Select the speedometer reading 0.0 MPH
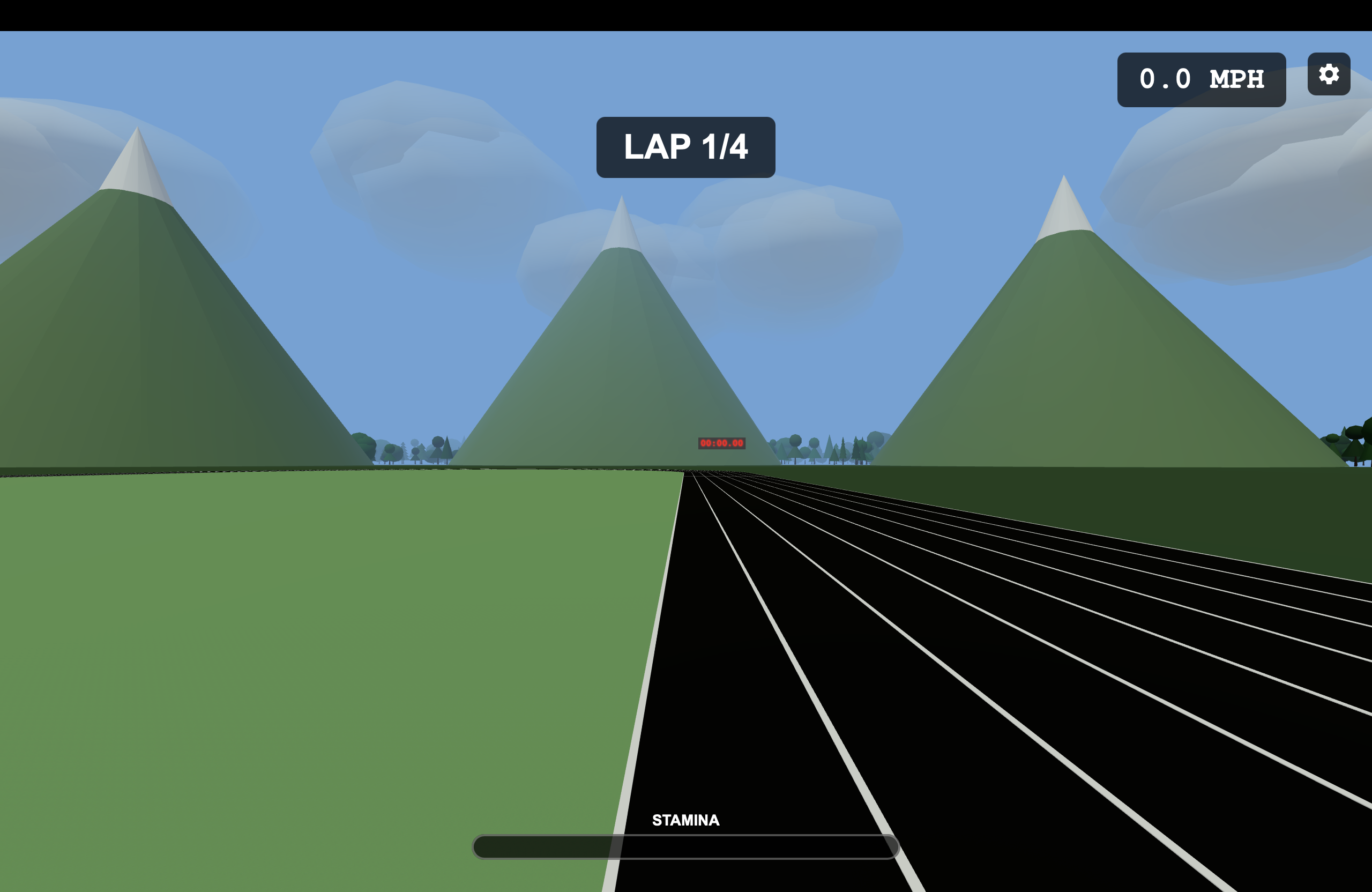The image size is (1372, 892). [x=1202, y=78]
